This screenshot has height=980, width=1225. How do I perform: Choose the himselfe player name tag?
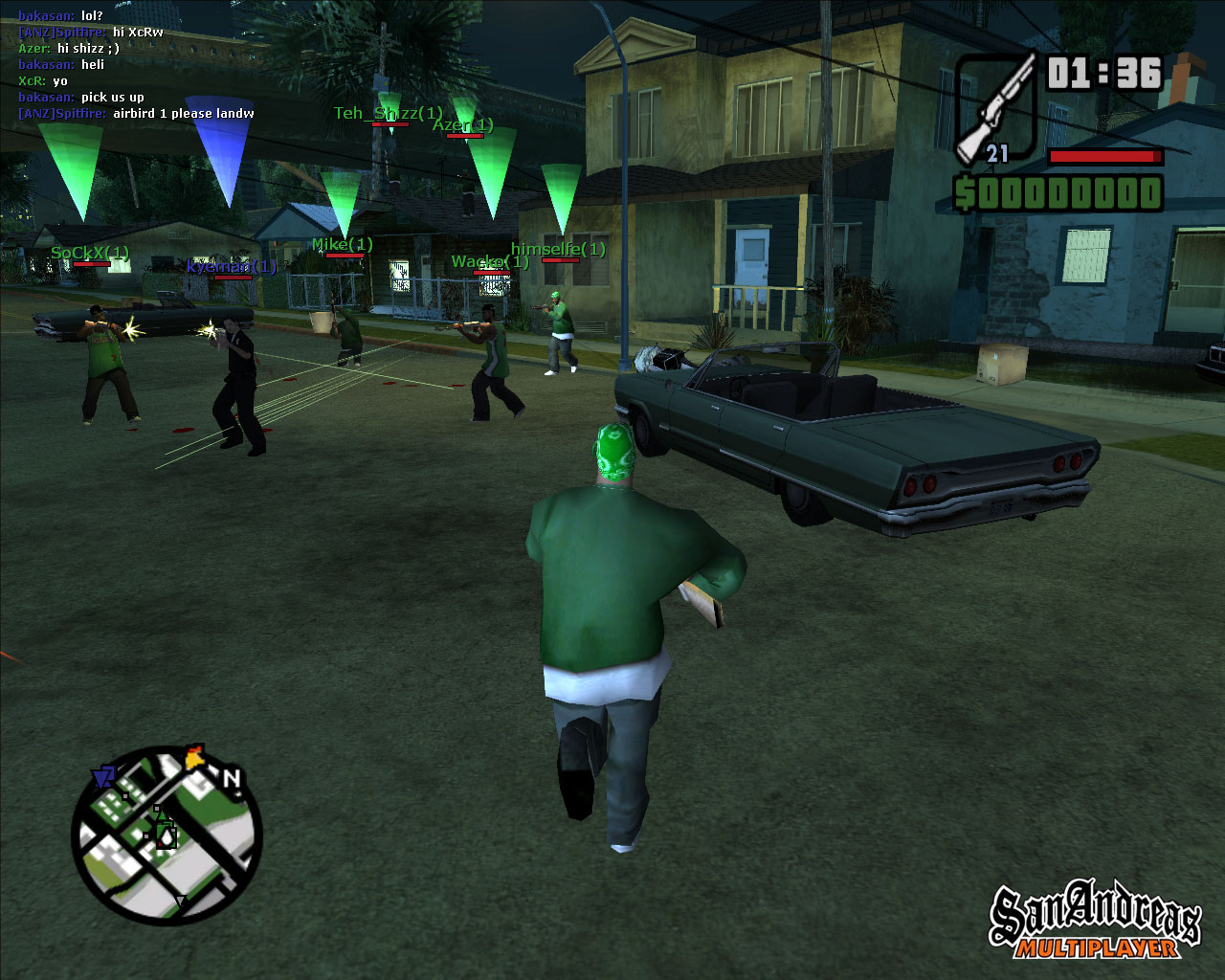[558, 250]
